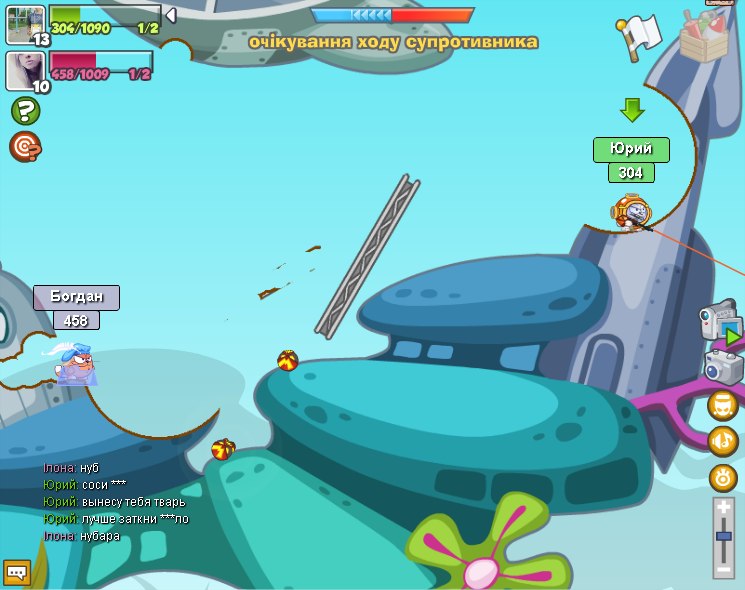Click the plus at the zoom slider top
The width and height of the screenshot is (745, 590).
click(724, 508)
